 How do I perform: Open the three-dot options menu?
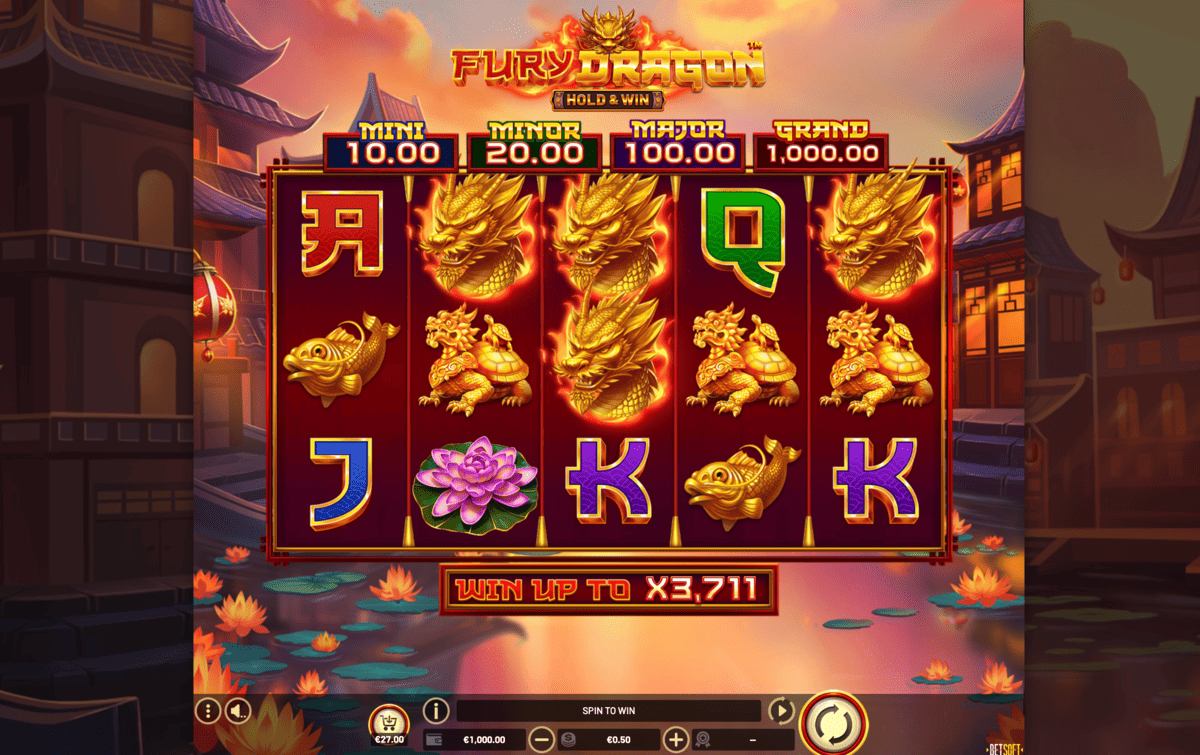[x=207, y=711]
